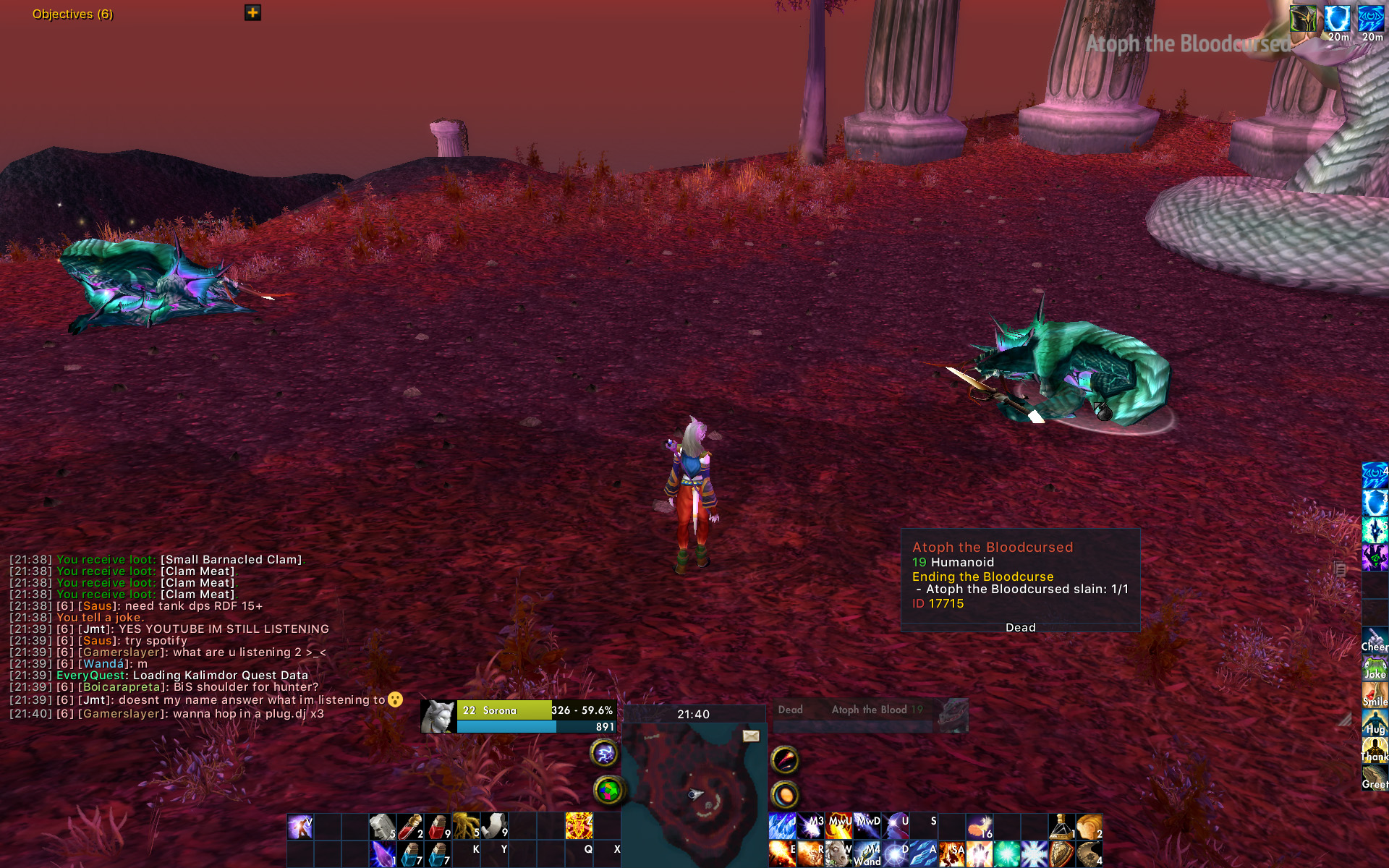The height and width of the screenshot is (868, 1389).
Task: Open Sorona's player menu via her portrait
Action: pyautogui.click(x=439, y=716)
